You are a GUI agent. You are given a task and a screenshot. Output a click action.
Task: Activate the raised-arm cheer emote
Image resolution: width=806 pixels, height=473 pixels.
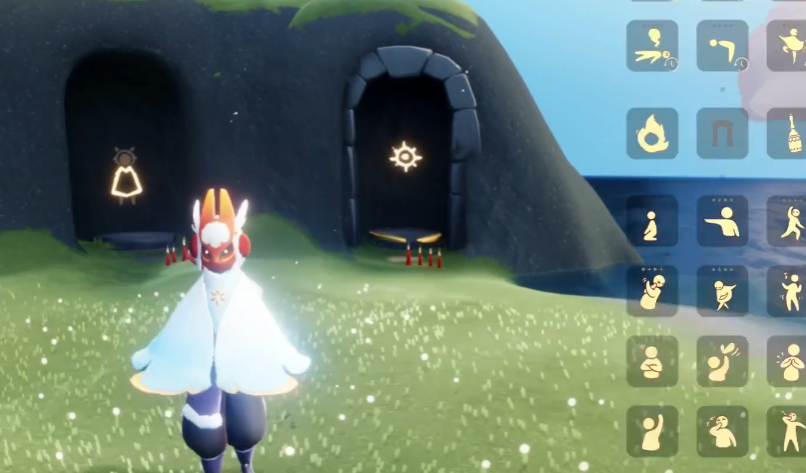coord(652,431)
